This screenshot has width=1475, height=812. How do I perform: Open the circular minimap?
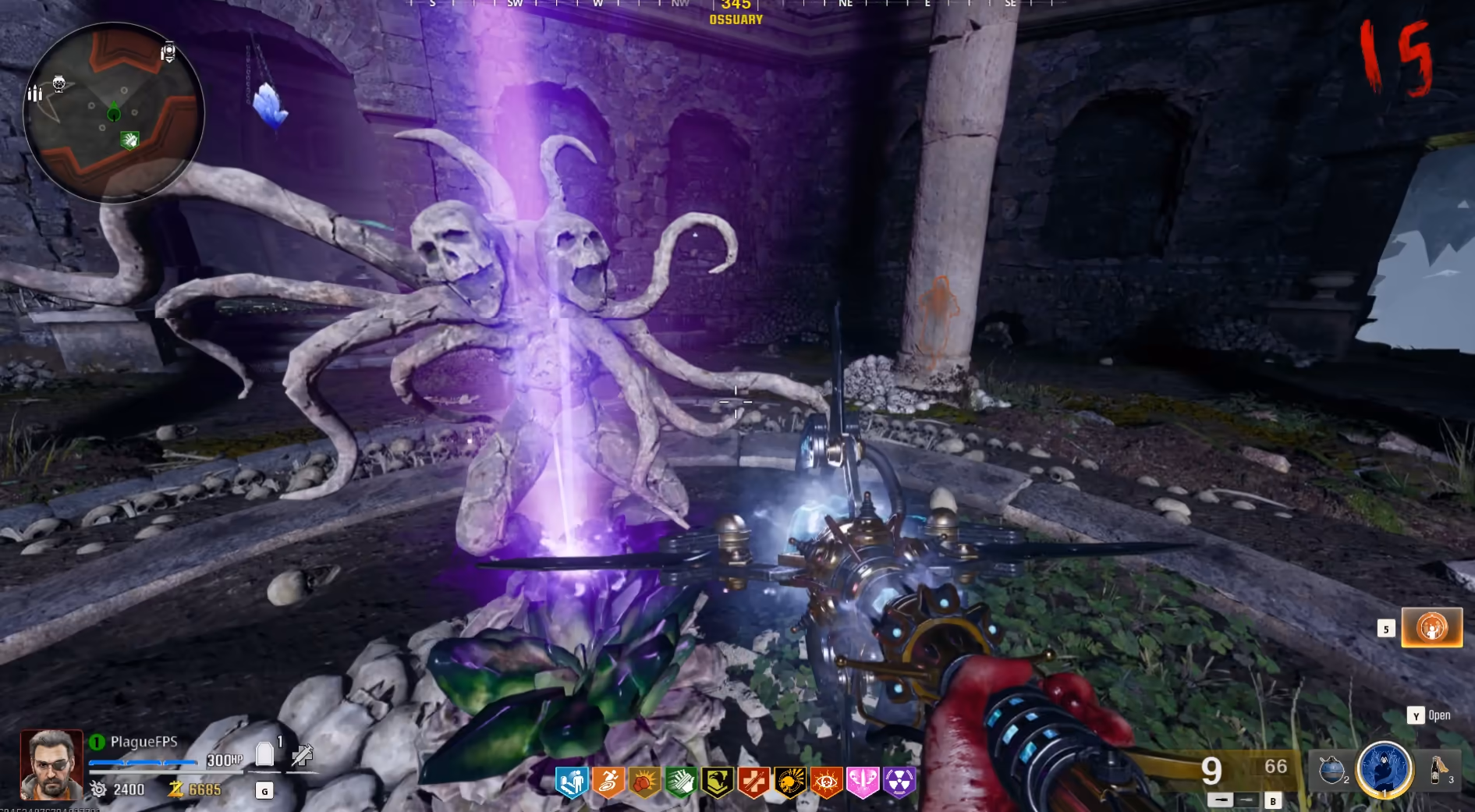[x=114, y=112]
